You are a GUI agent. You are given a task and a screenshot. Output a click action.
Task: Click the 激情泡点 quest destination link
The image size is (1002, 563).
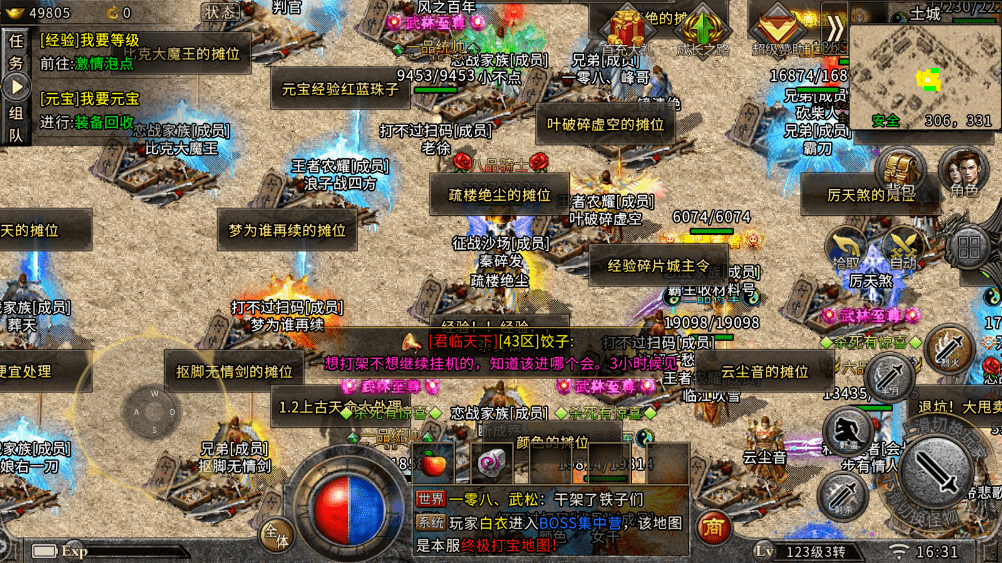pos(104,62)
